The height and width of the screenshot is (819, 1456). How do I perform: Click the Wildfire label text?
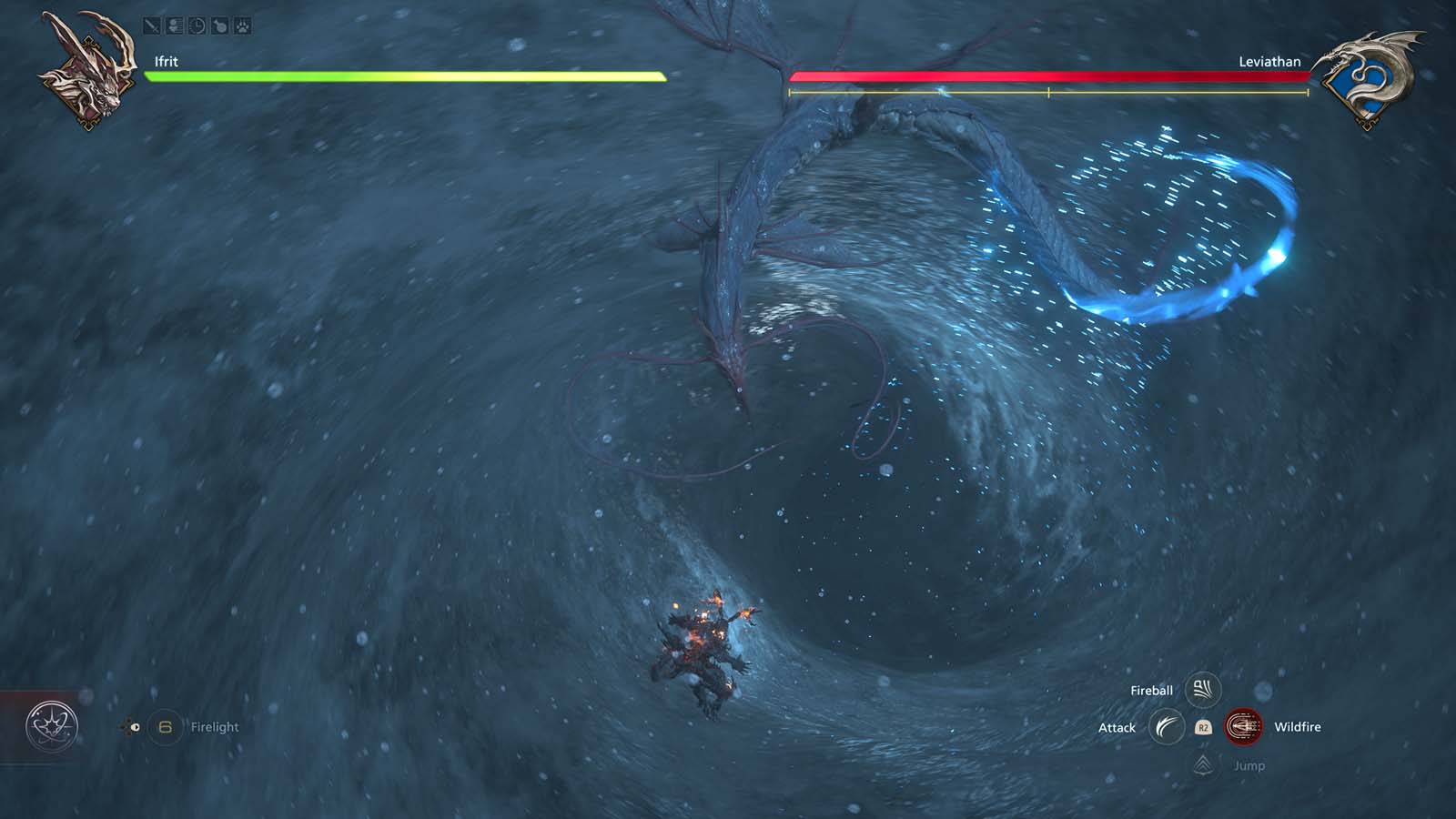click(x=1298, y=727)
